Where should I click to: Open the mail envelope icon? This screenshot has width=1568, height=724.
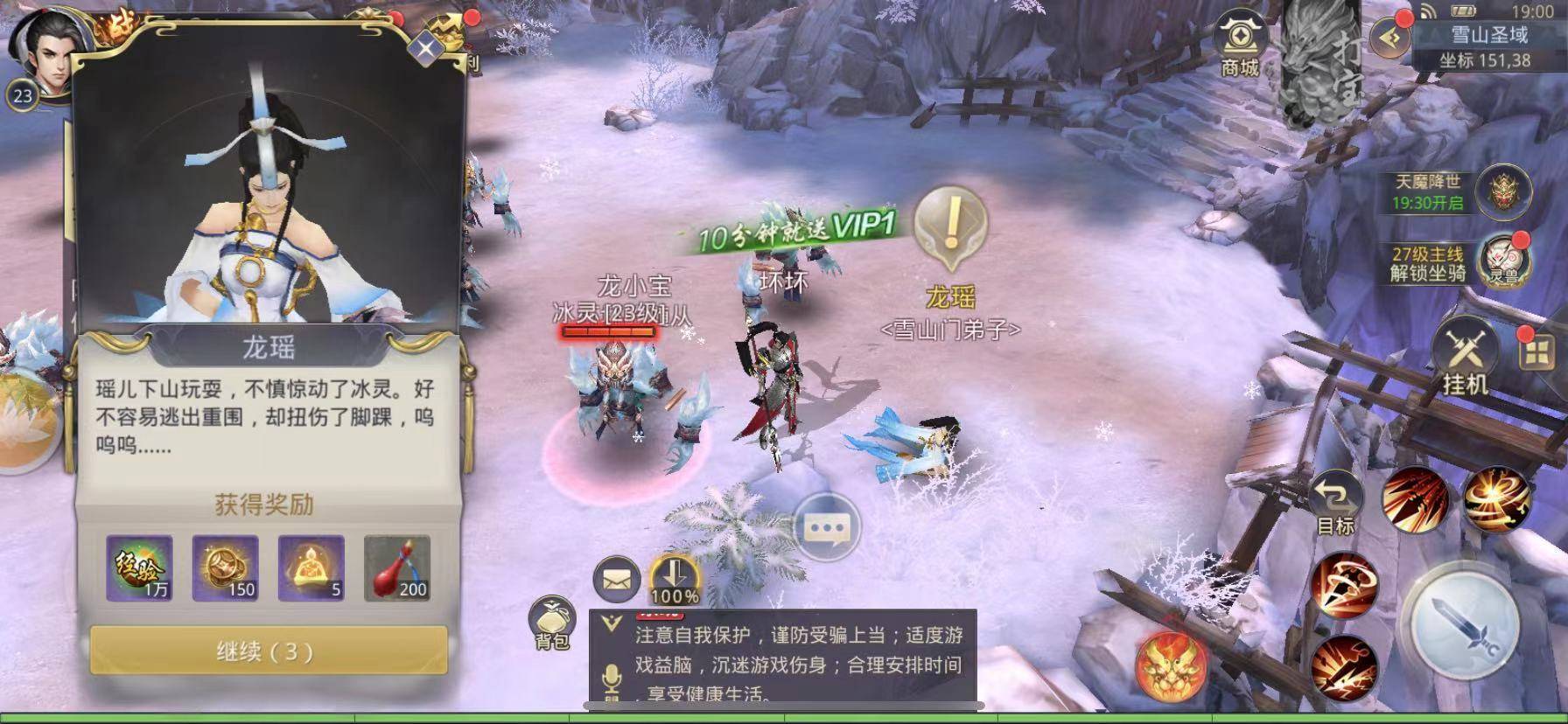616,578
